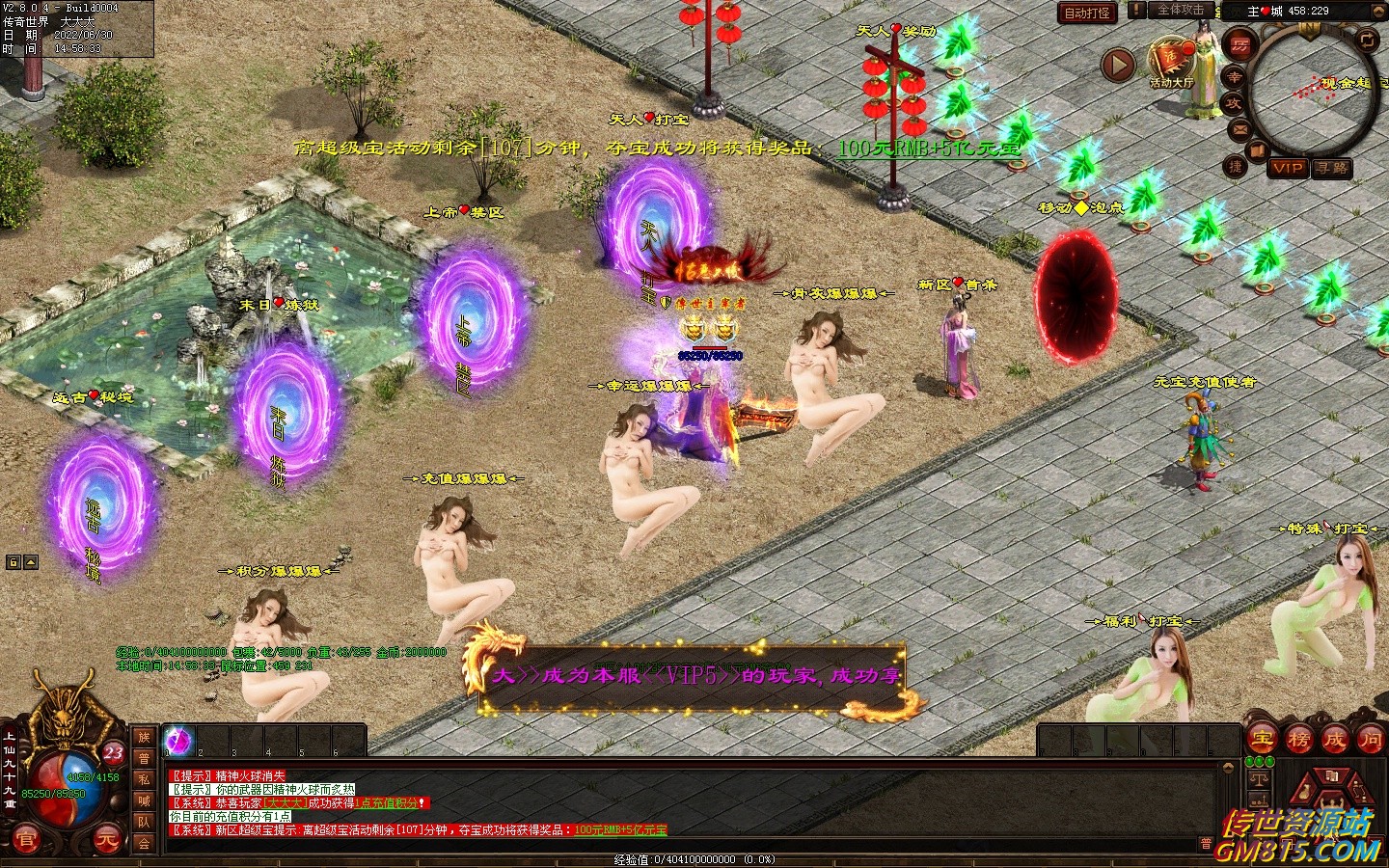
Task: Use the purple gem in hotbar slot 1
Action: 178,741
